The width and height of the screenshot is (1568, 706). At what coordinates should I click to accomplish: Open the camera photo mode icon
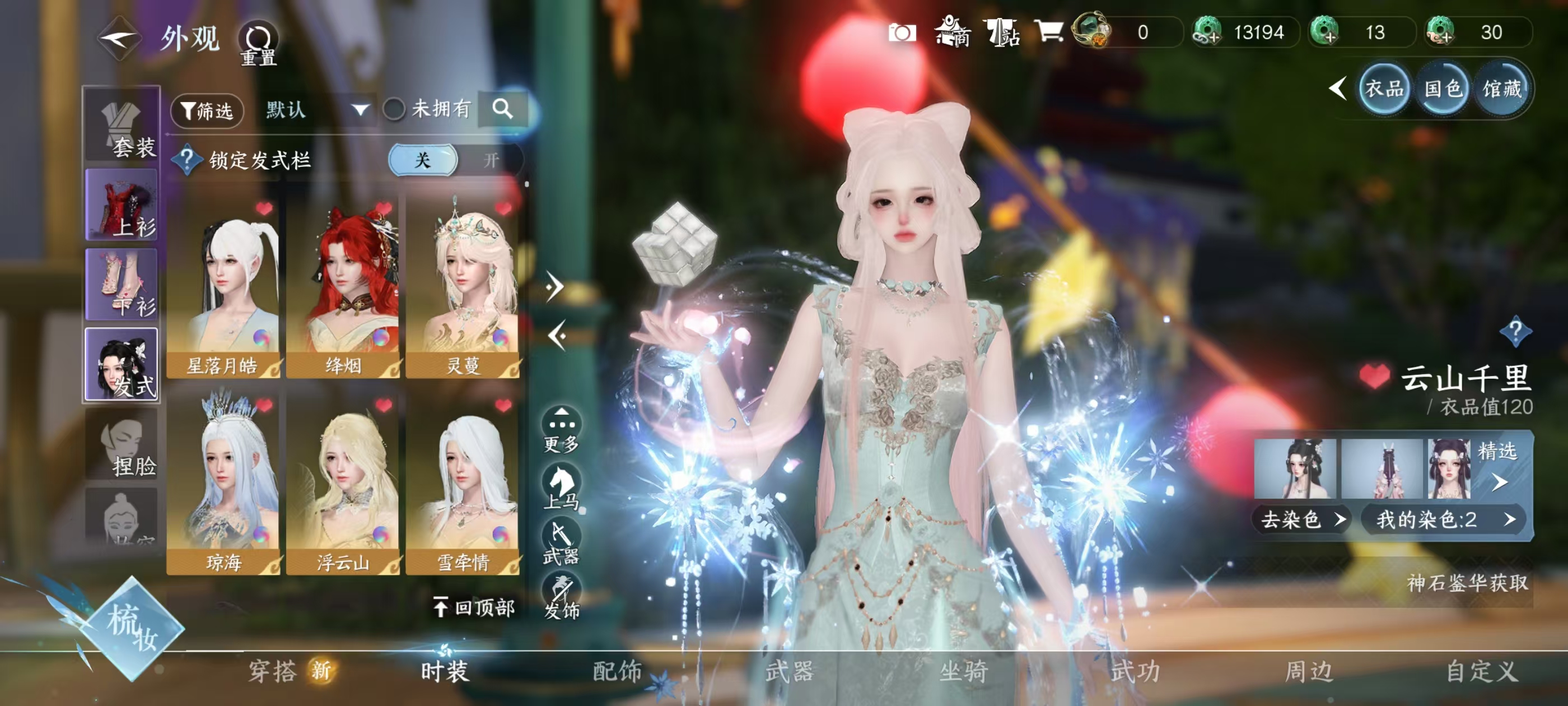point(902,32)
